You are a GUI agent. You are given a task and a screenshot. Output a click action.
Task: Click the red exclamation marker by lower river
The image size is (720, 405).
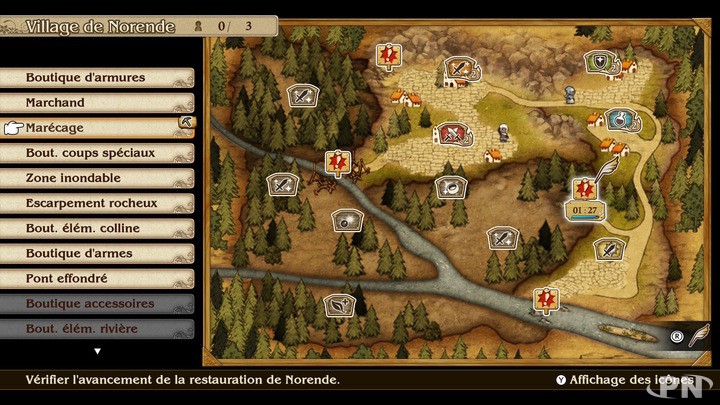[x=545, y=297]
